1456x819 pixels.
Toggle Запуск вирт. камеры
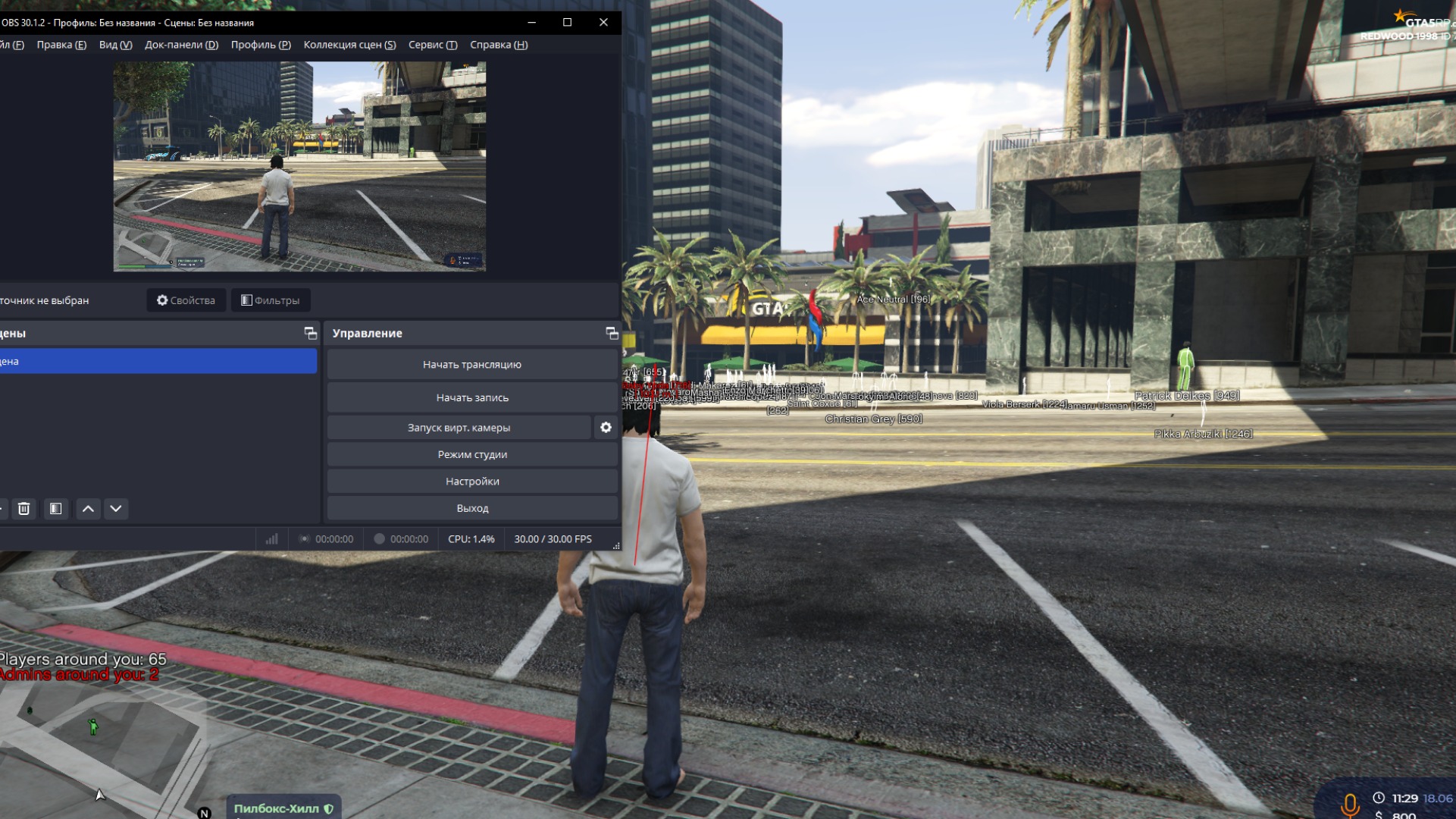pyautogui.click(x=459, y=427)
